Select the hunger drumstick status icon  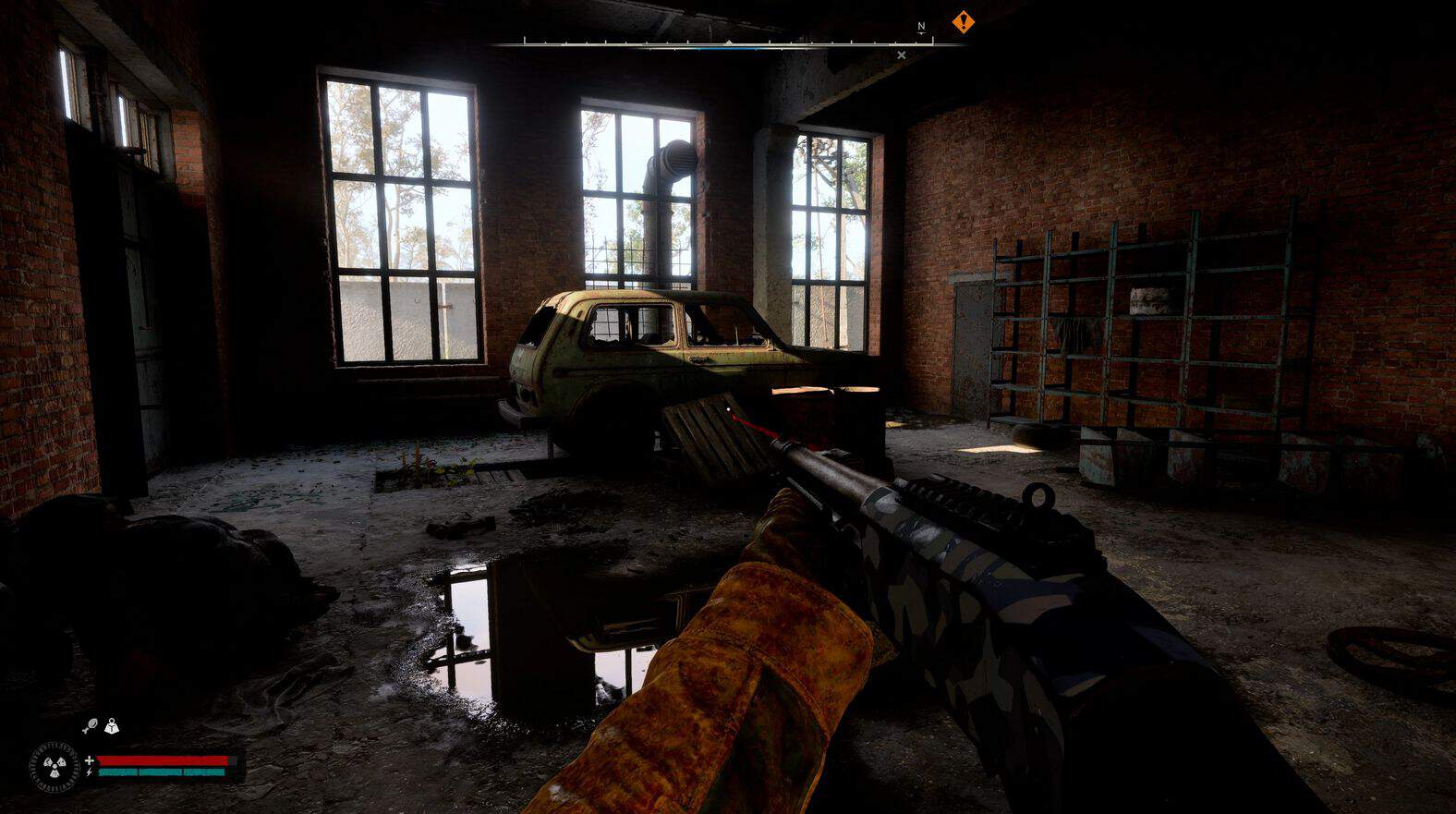click(90, 726)
